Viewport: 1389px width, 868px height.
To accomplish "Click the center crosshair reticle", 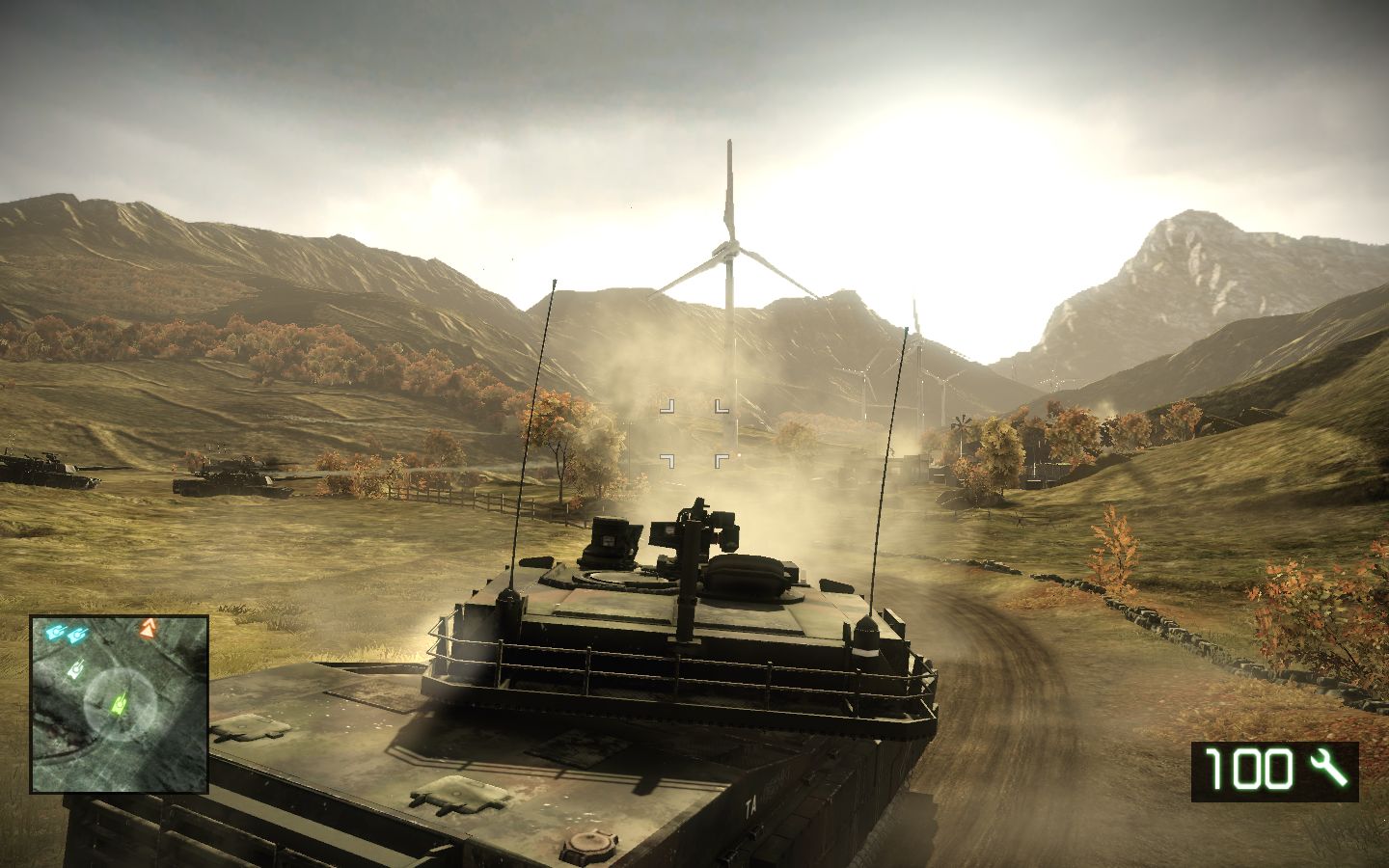I will [x=694, y=433].
